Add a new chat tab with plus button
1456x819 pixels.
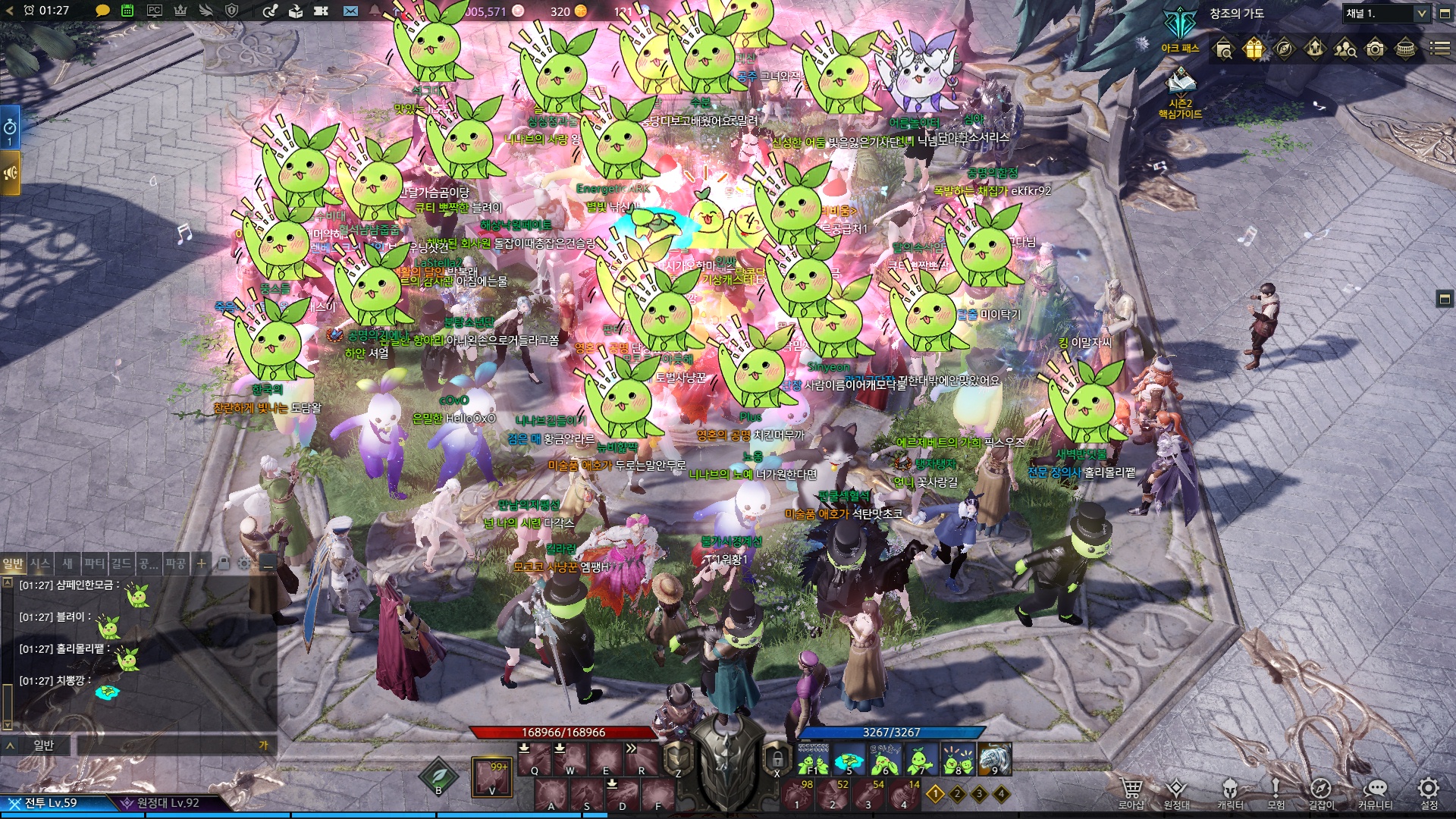click(201, 563)
